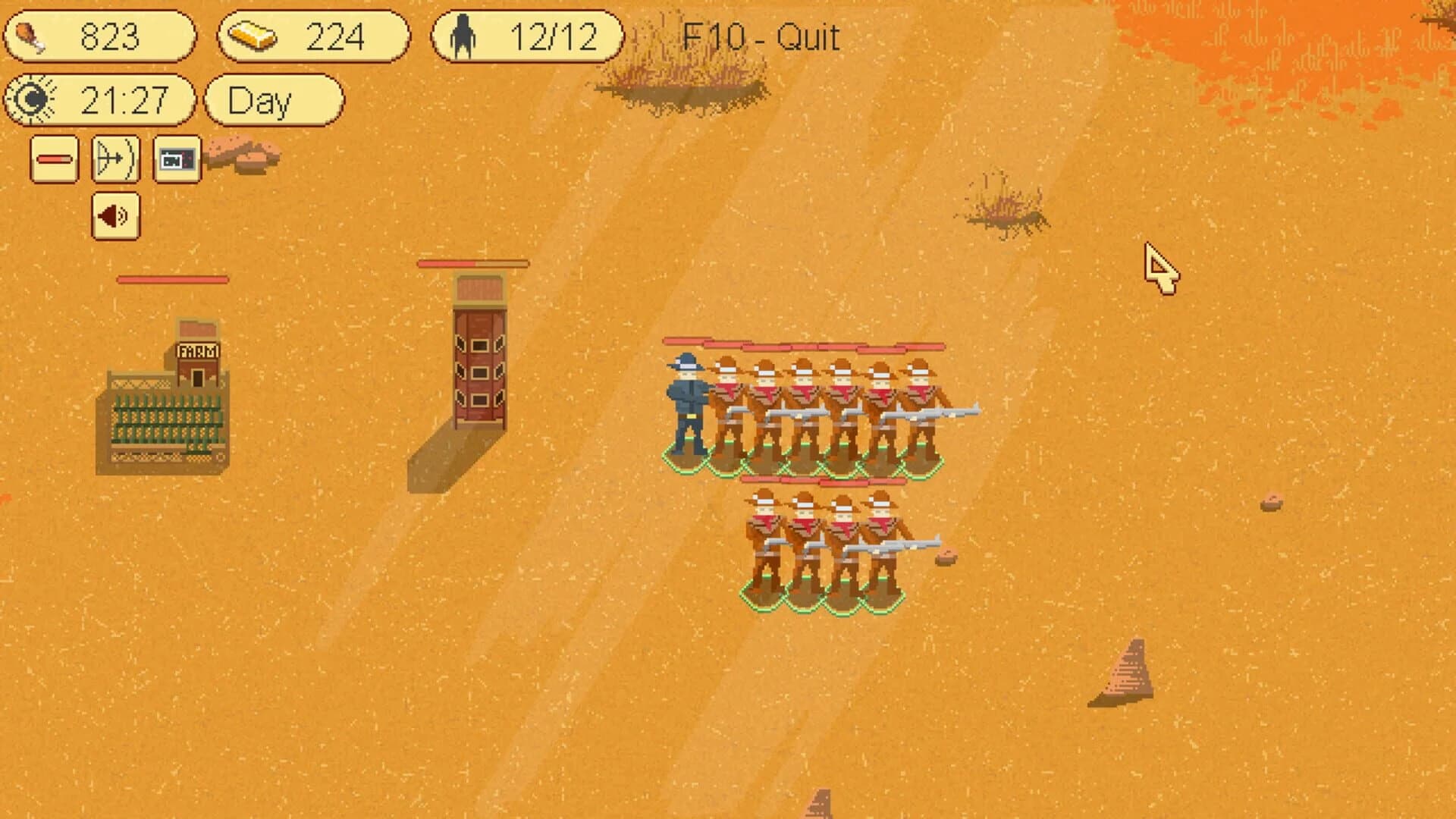Image resolution: width=1456 pixels, height=819 pixels.
Task: Open the minimap radio icon
Action: 177,159
